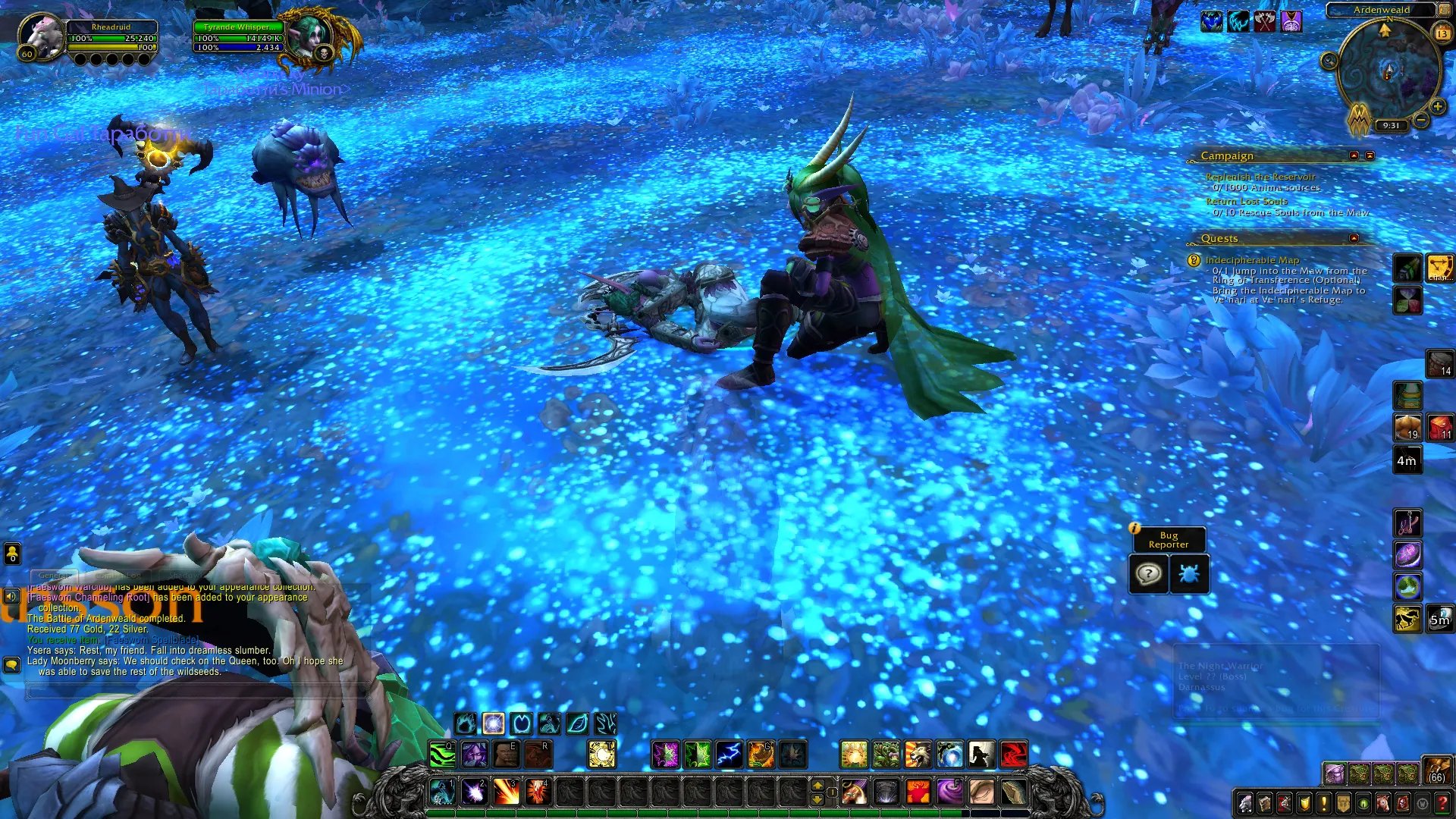Open the main backpack showing 66
Screen dimensions: 1456x819
(1436, 770)
